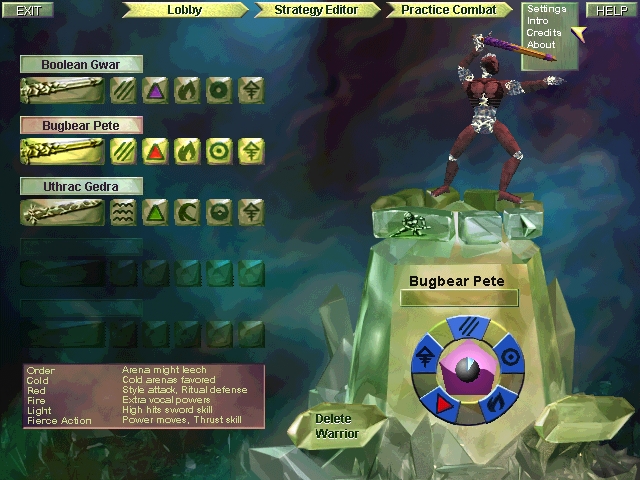The width and height of the screenshot is (640, 480).
Task: Click Uthrac Gedra's crescent moon icon
Action: tap(186, 211)
